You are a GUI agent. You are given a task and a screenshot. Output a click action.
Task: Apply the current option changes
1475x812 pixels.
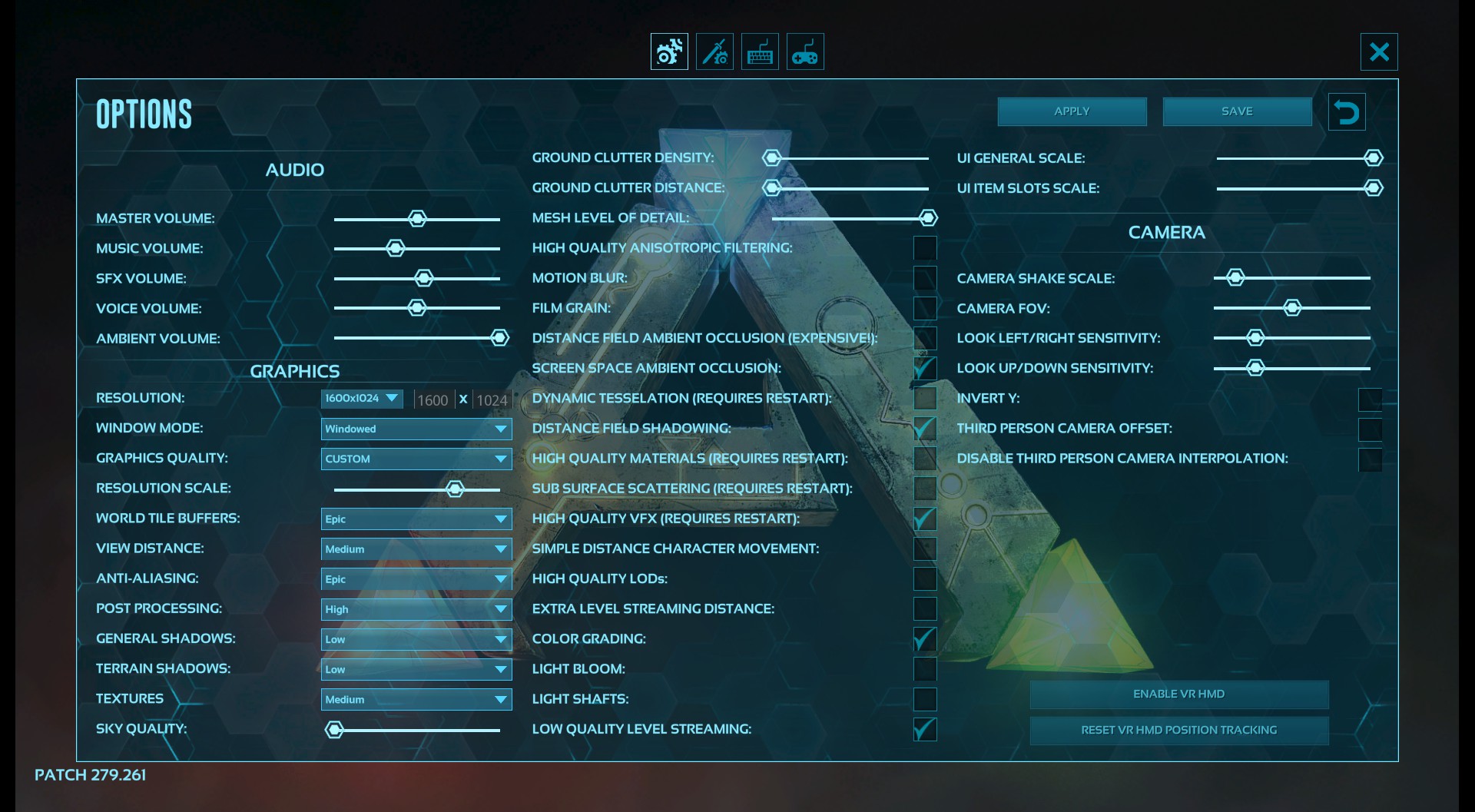1072,111
